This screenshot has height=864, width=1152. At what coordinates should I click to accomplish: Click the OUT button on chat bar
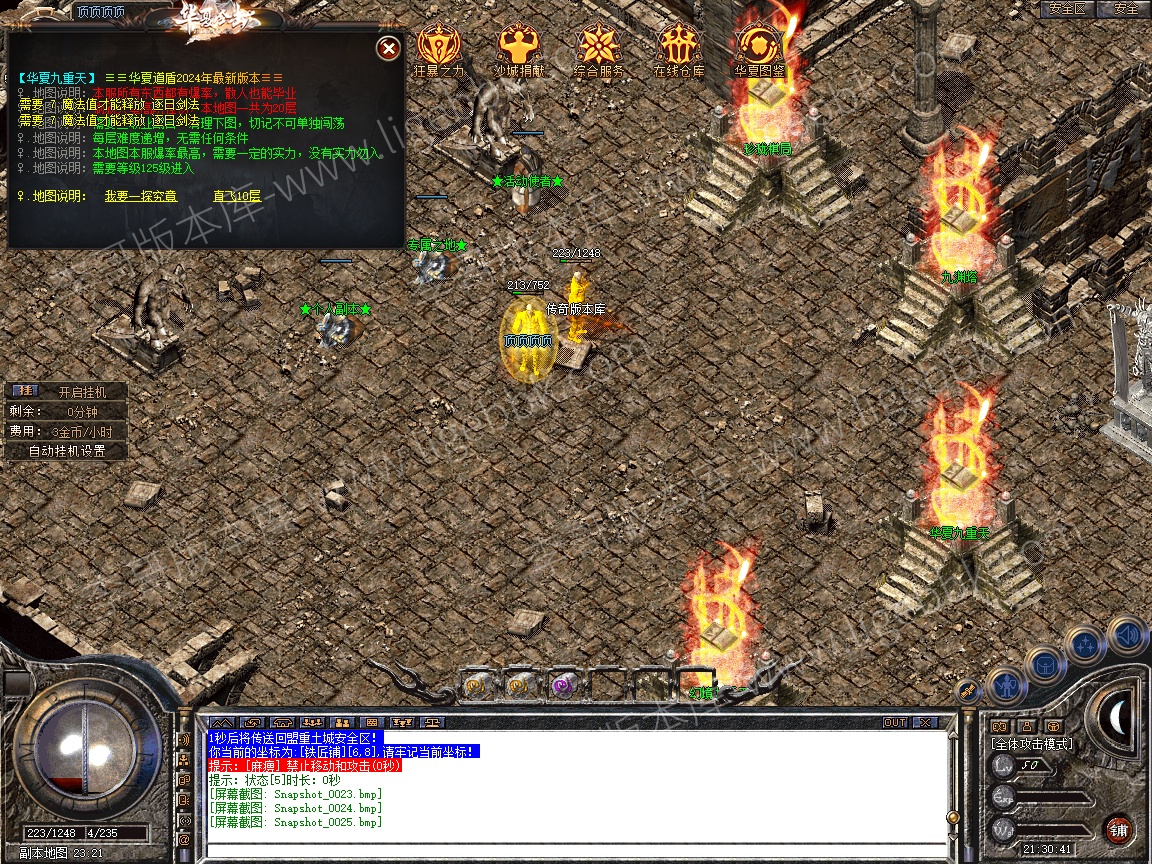point(895,722)
